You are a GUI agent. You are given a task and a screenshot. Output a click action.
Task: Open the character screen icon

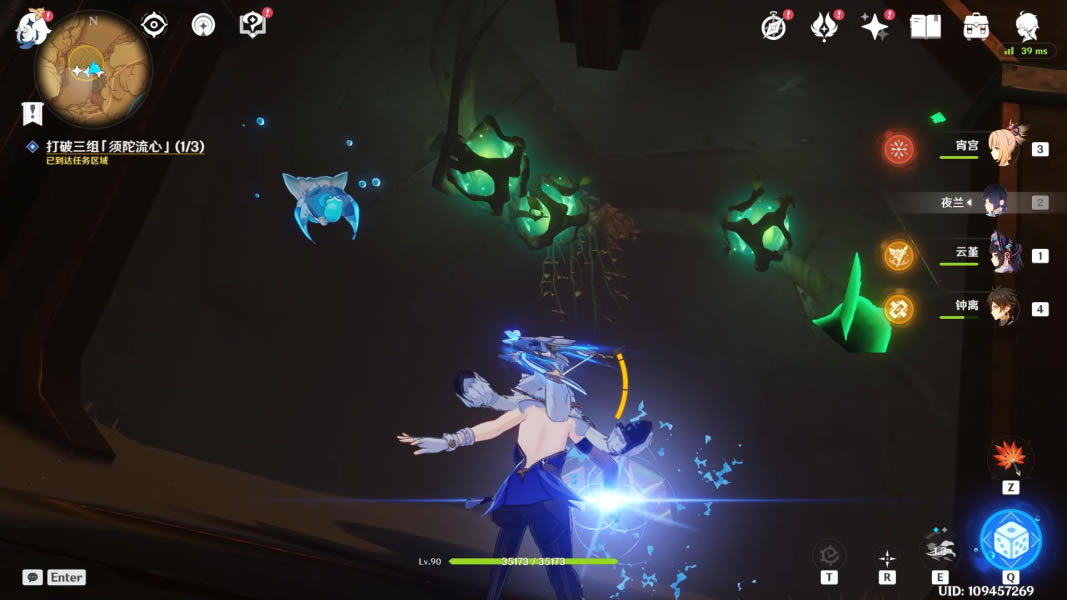[x=1027, y=26]
